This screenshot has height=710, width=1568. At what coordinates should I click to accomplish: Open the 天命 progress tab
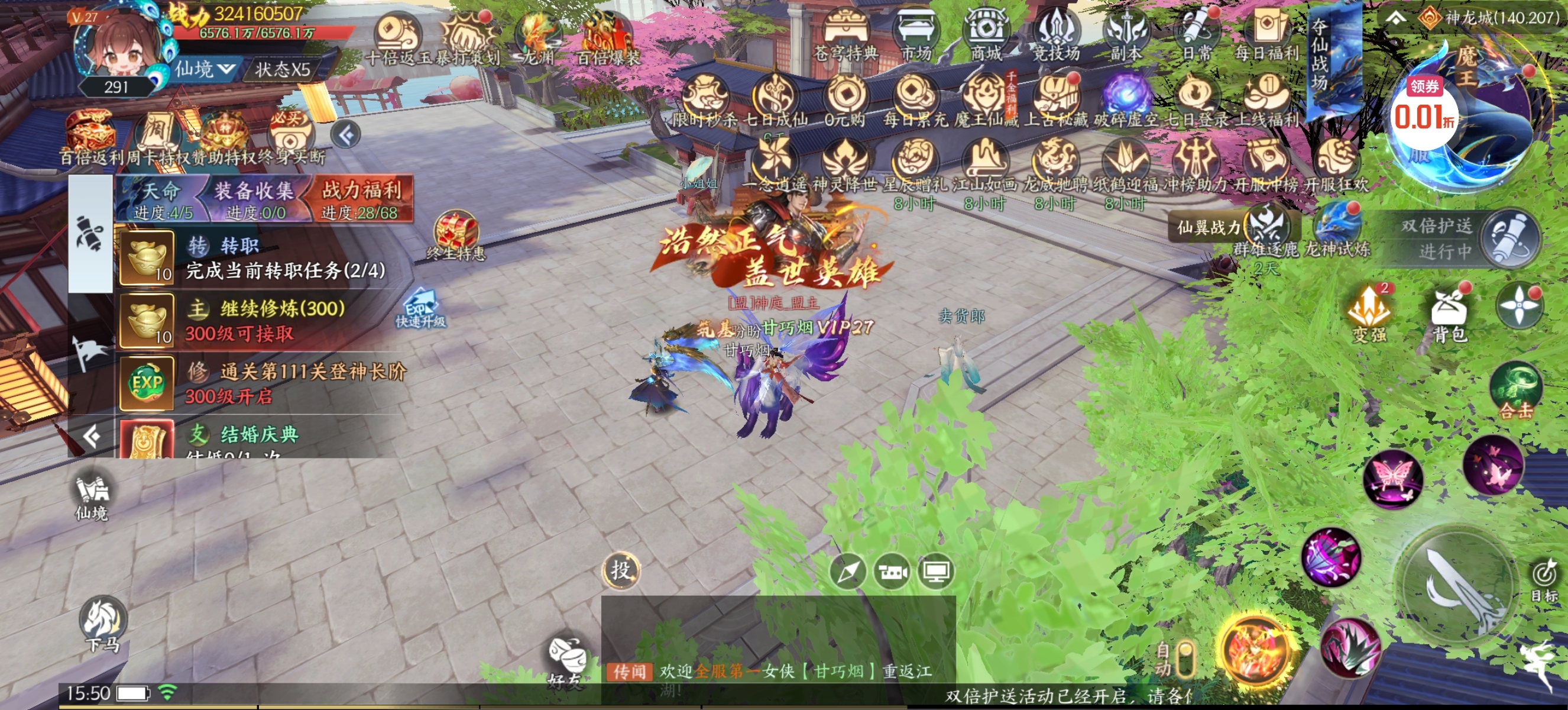[163, 199]
